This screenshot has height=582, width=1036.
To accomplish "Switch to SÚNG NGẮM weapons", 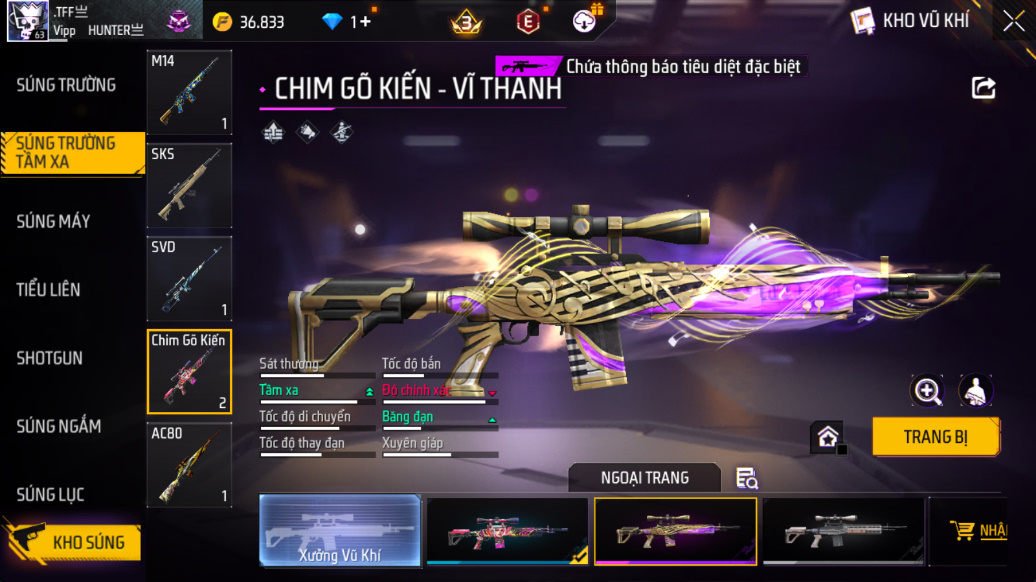I will coord(58,426).
